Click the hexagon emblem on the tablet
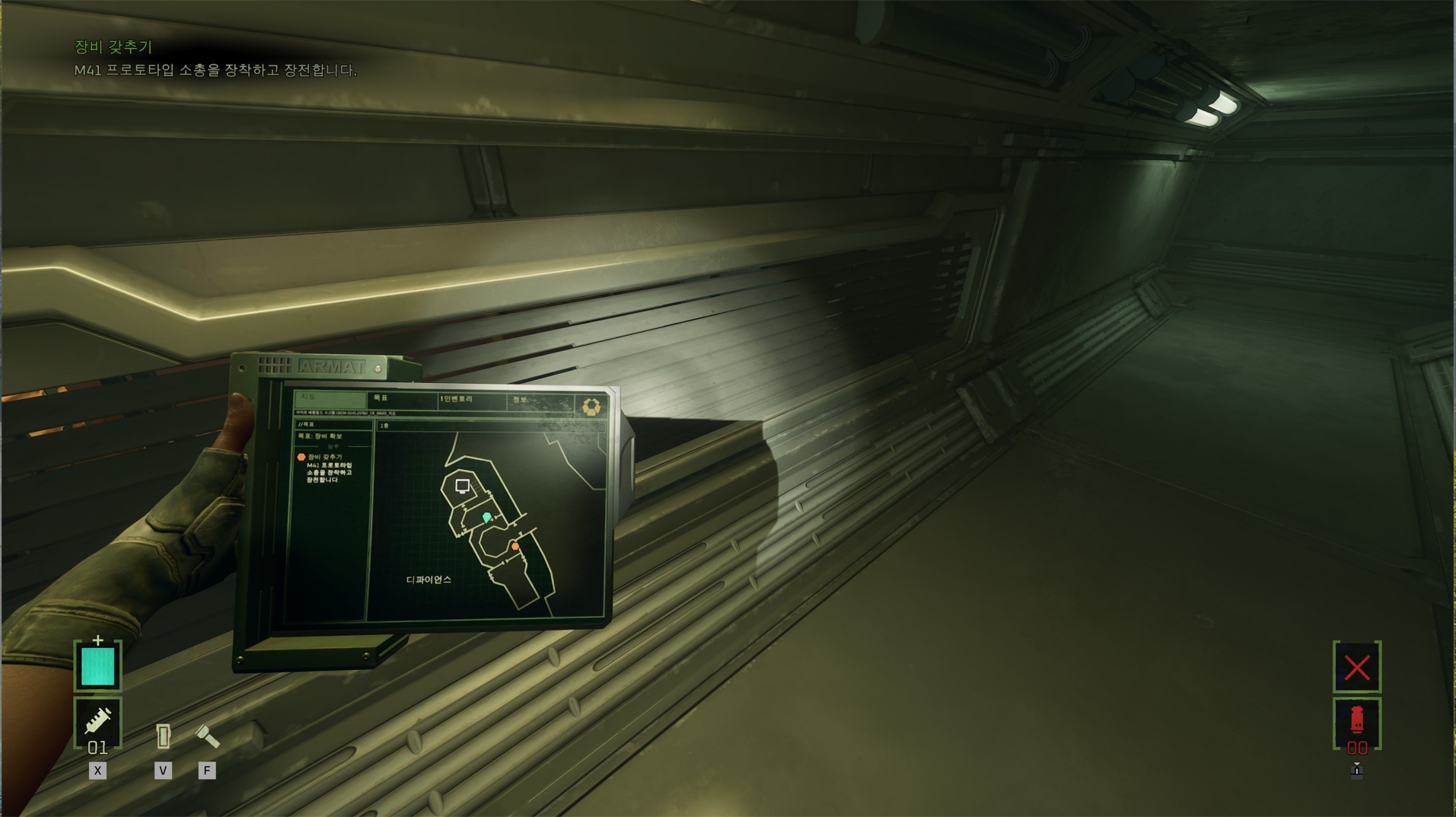 pyautogui.click(x=591, y=407)
